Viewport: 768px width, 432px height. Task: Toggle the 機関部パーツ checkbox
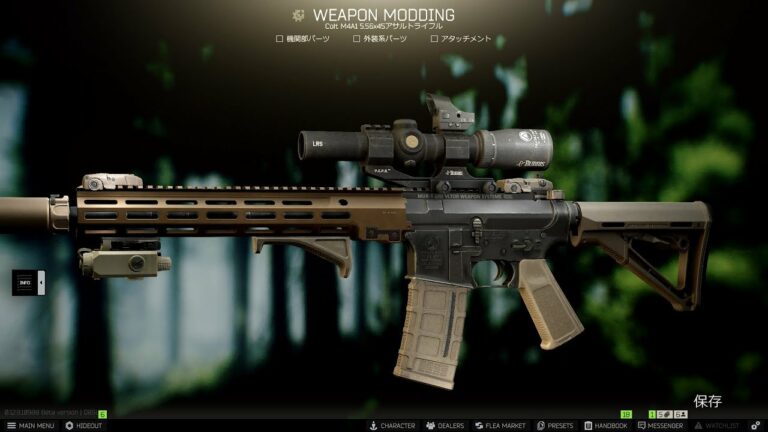point(280,39)
